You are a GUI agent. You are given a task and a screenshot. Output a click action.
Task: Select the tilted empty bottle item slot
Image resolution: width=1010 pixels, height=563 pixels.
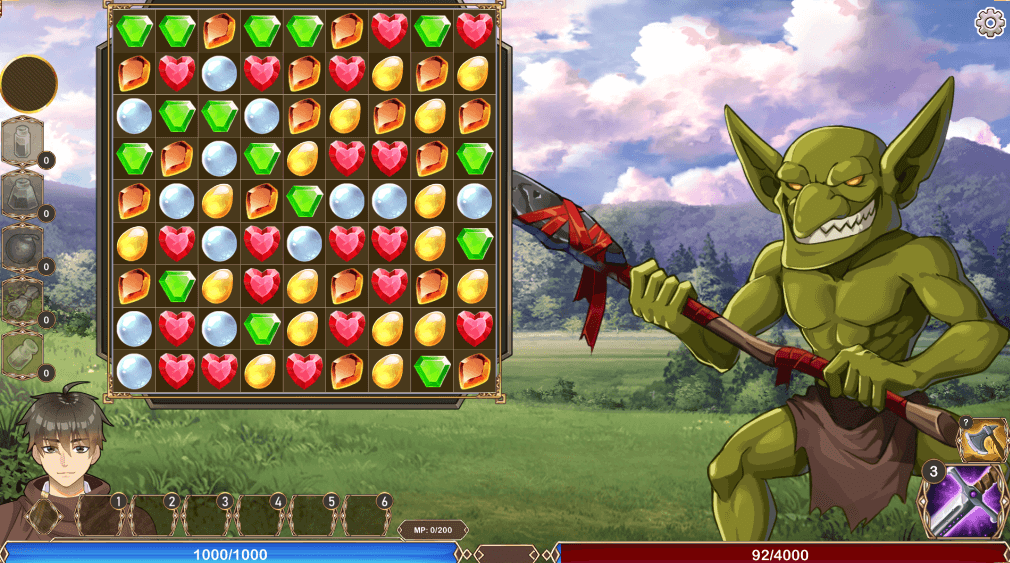pyautogui.click(x=22, y=353)
